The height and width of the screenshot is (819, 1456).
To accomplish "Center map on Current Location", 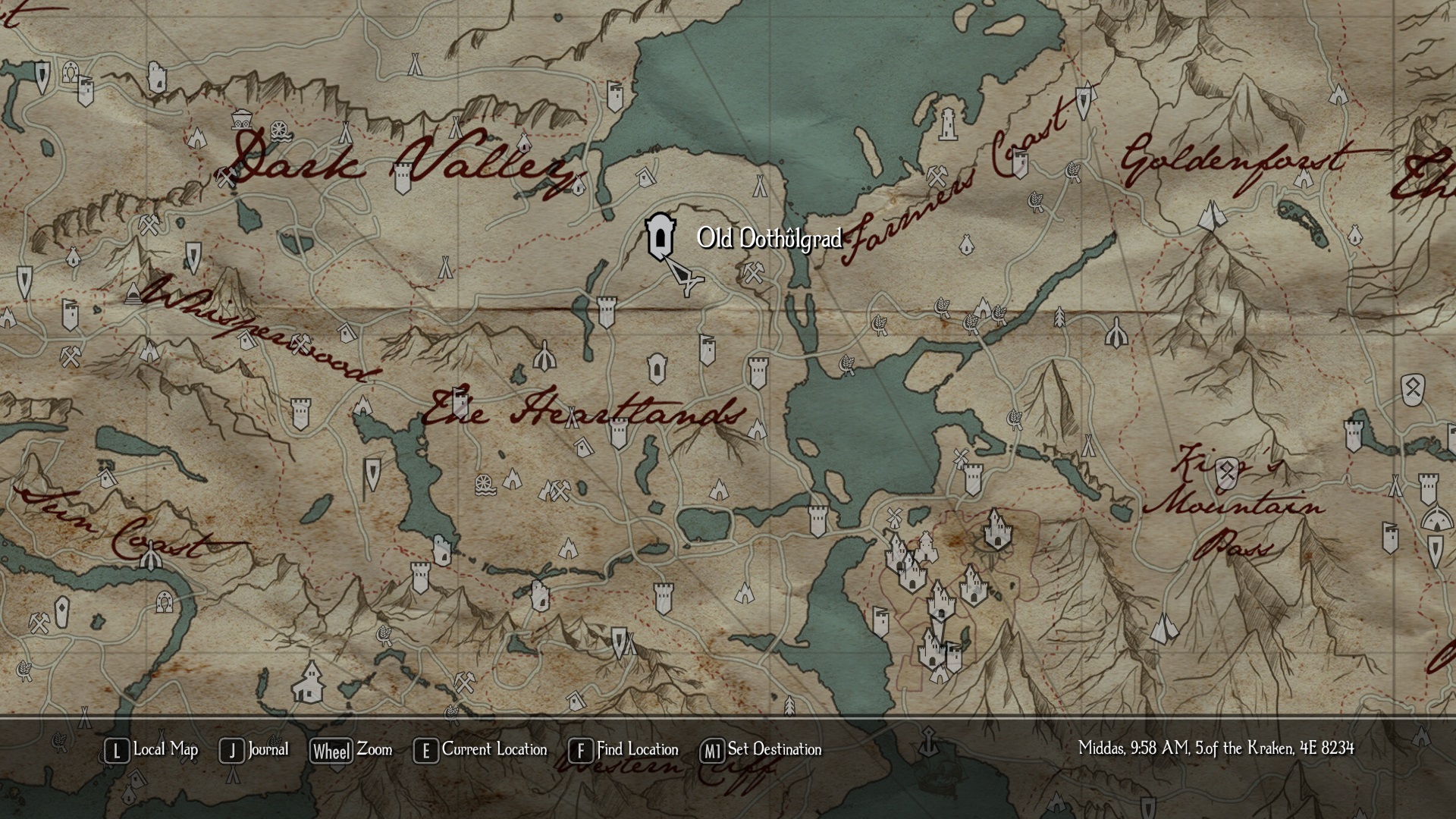I will [x=480, y=750].
